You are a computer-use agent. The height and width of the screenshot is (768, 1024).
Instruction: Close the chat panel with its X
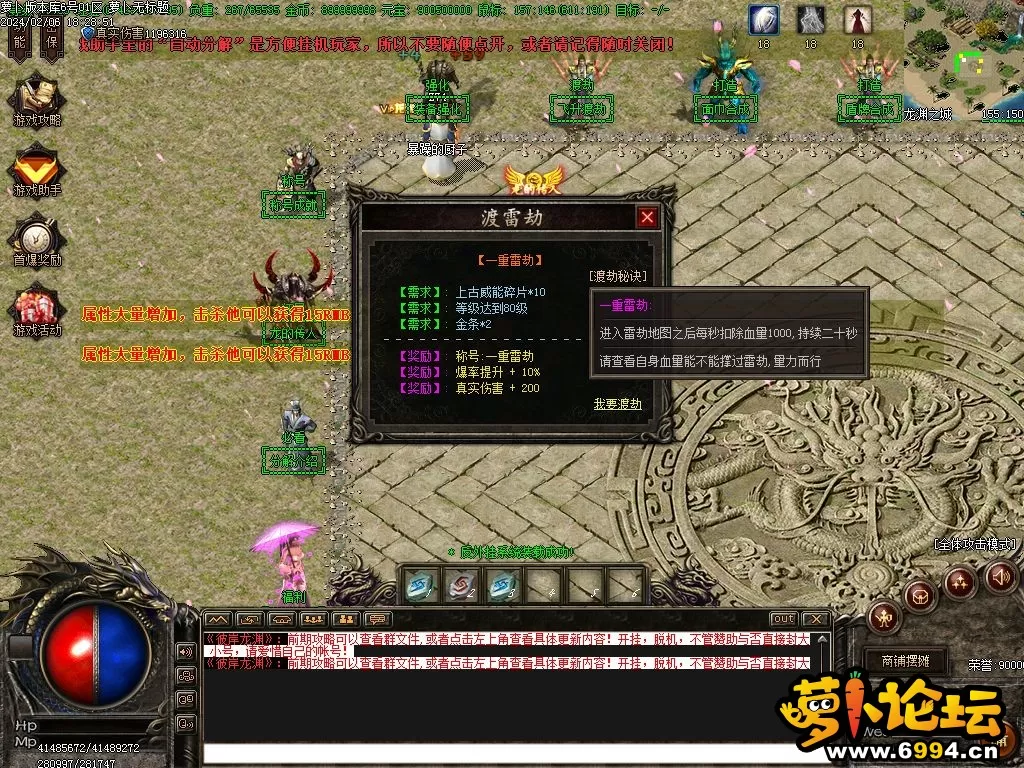coord(816,619)
